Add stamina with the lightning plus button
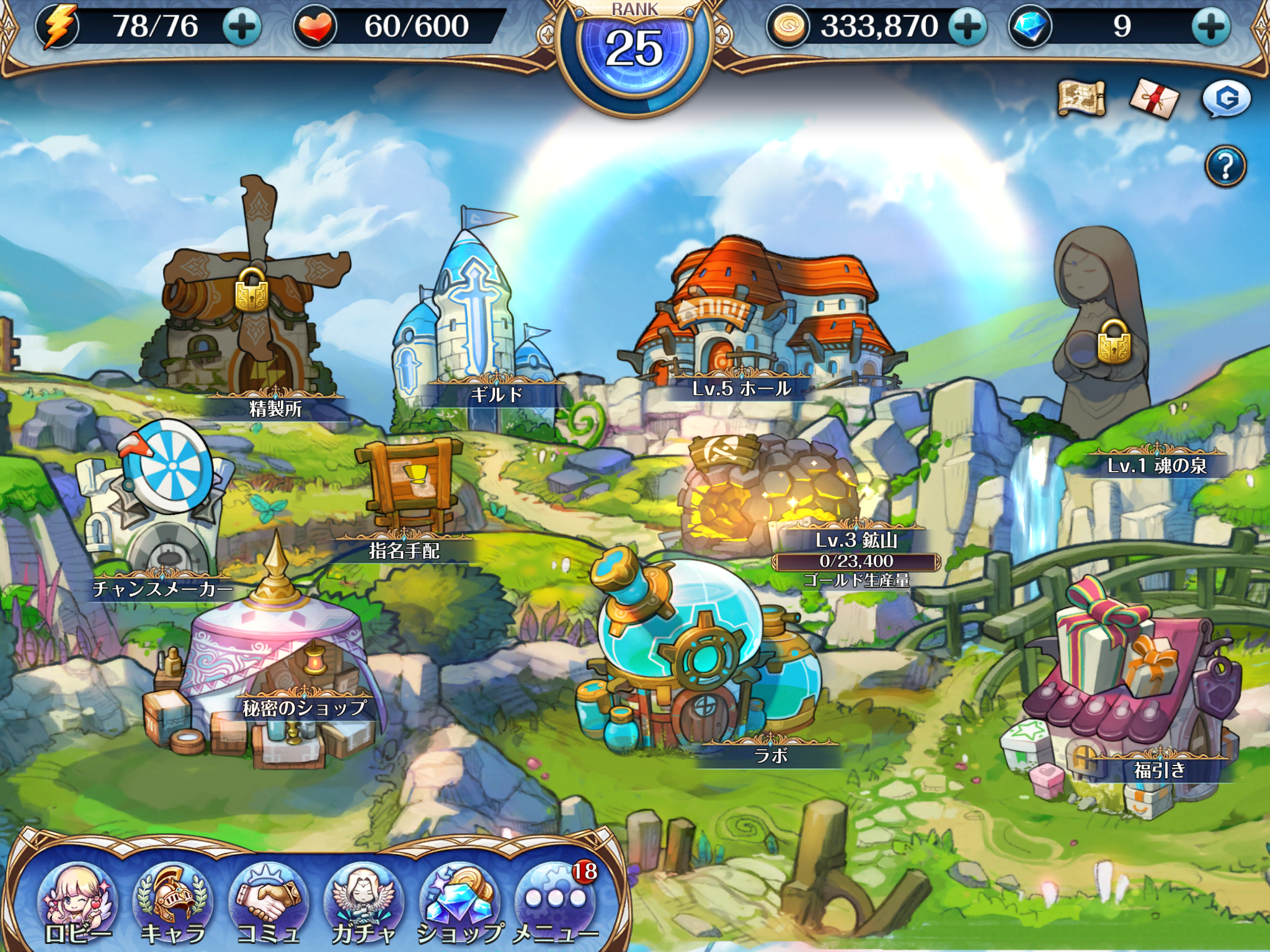Image resolution: width=1270 pixels, height=952 pixels. pos(242,27)
